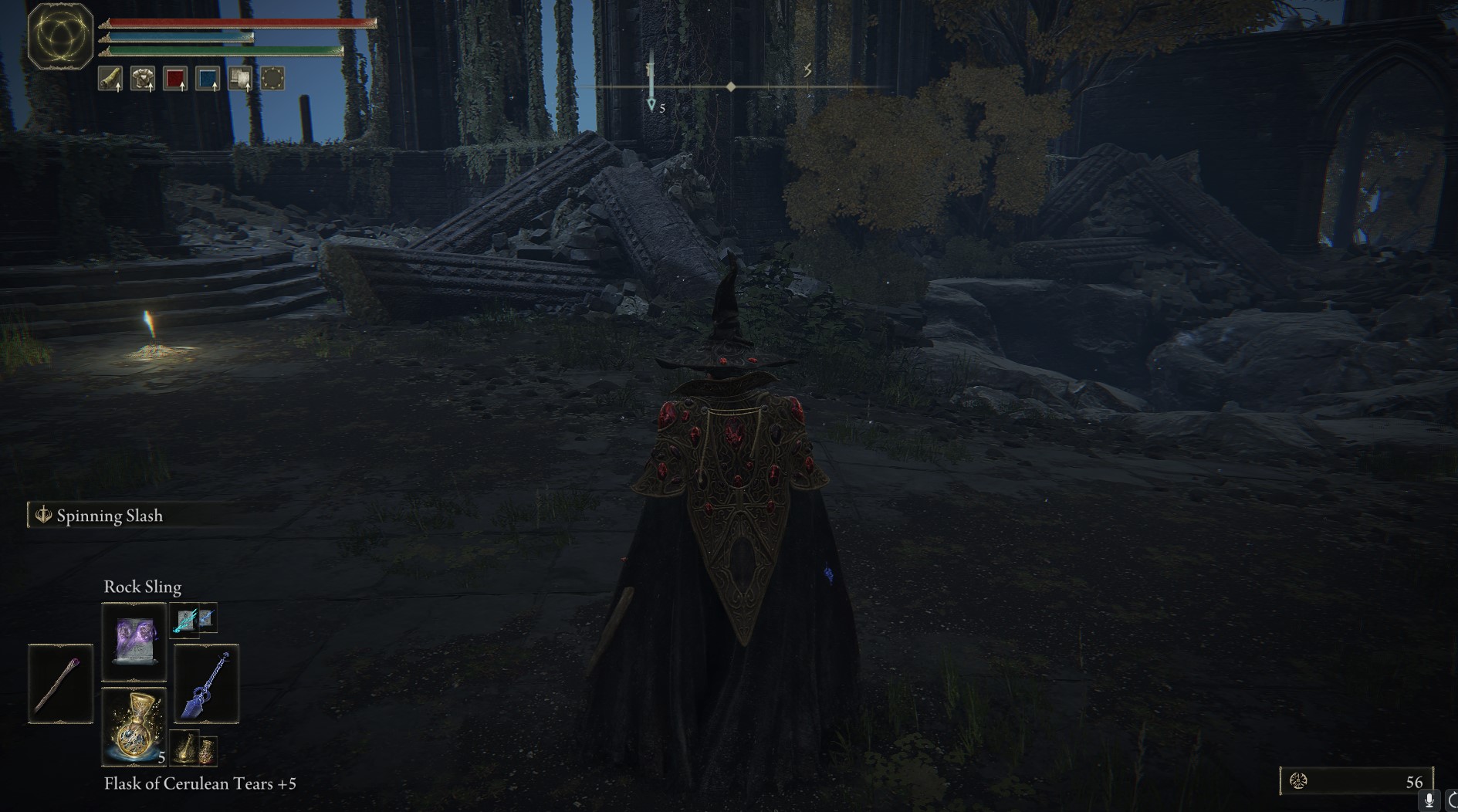Select the chest armor buff icon
Viewport: 1458px width, 812px height.
click(x=143, y=79)
